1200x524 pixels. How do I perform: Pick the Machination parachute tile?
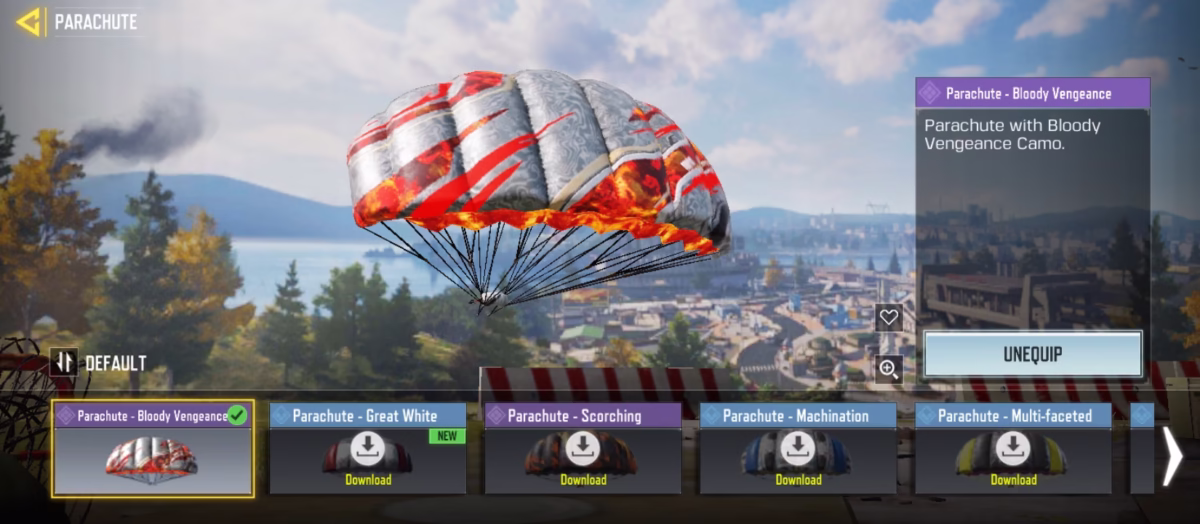798,448
